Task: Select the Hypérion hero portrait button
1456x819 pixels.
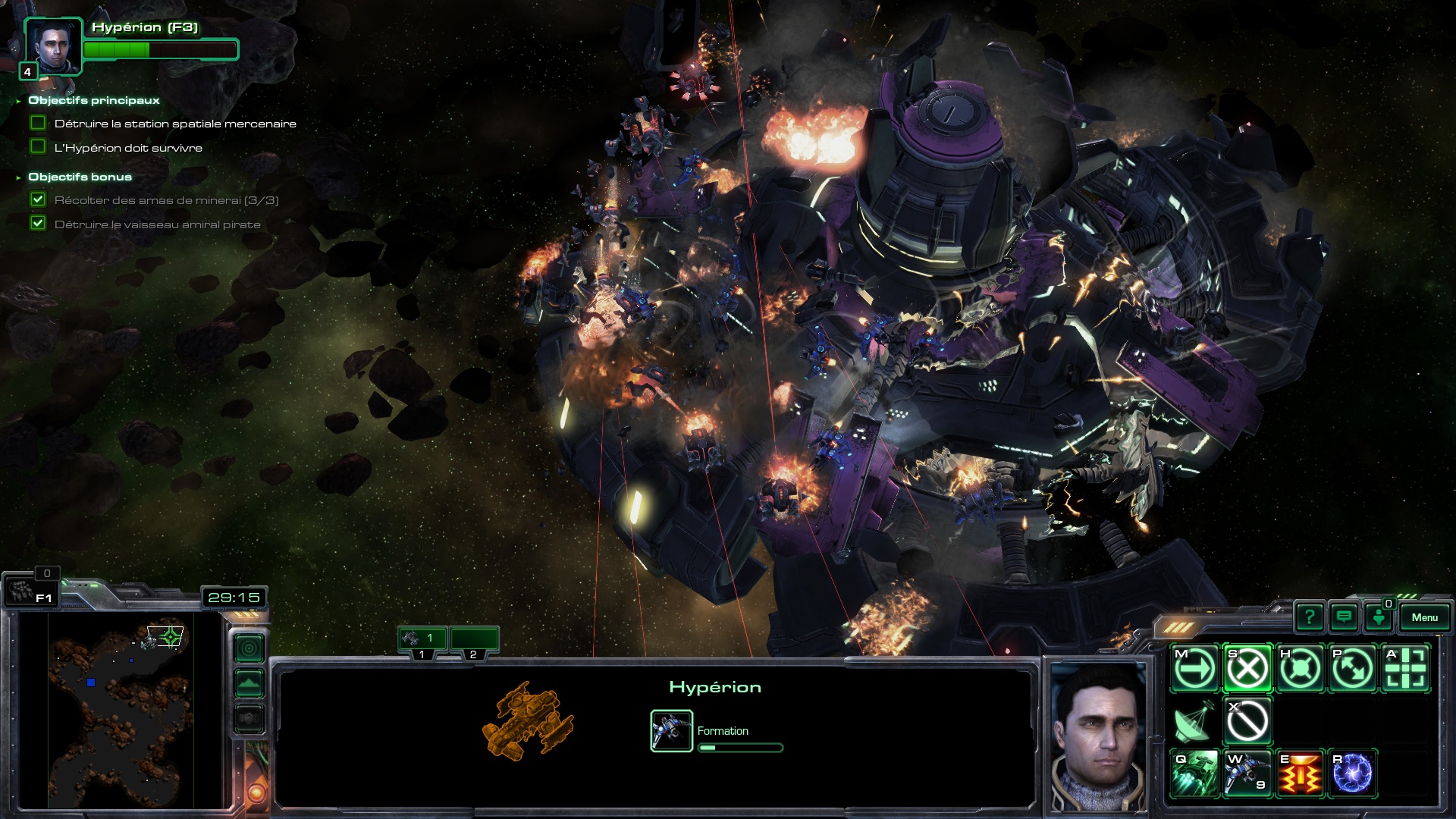Action: [52, 45]
